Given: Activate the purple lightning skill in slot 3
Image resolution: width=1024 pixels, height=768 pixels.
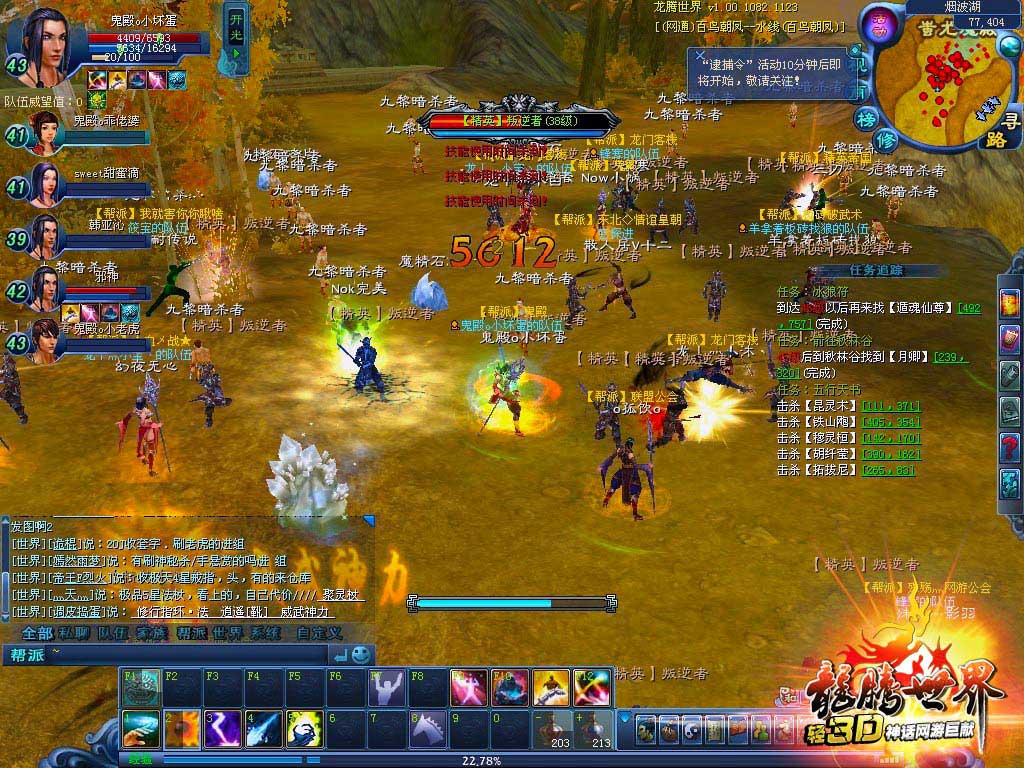Looking at the screenshot, I should (x=223, y=729).
